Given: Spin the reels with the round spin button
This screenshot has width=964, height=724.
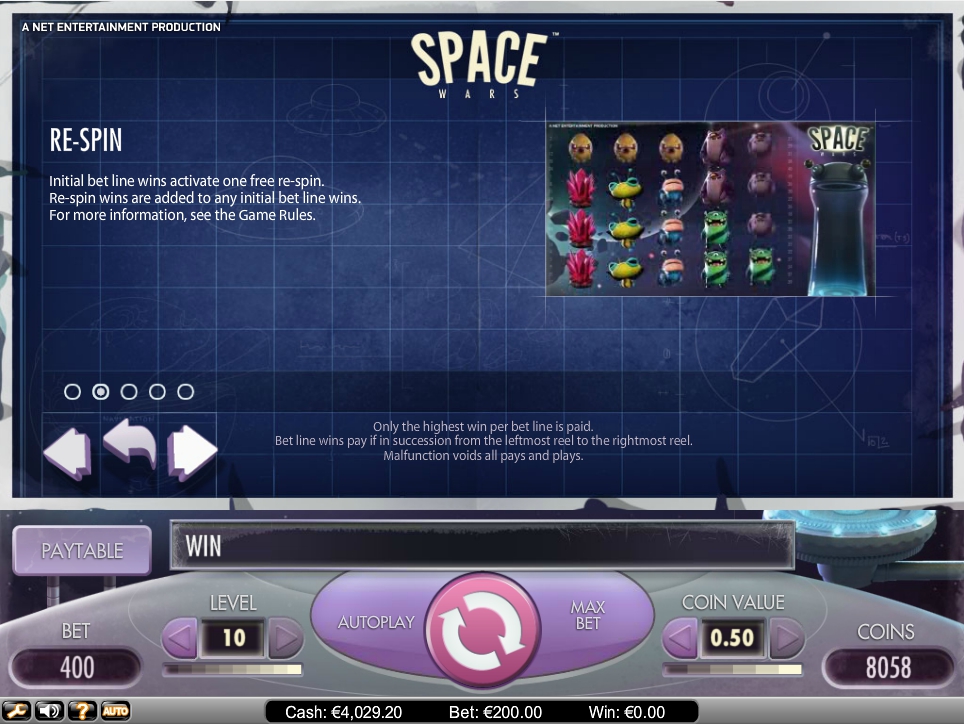Looking at the screenshot, I should pos(476,623).
